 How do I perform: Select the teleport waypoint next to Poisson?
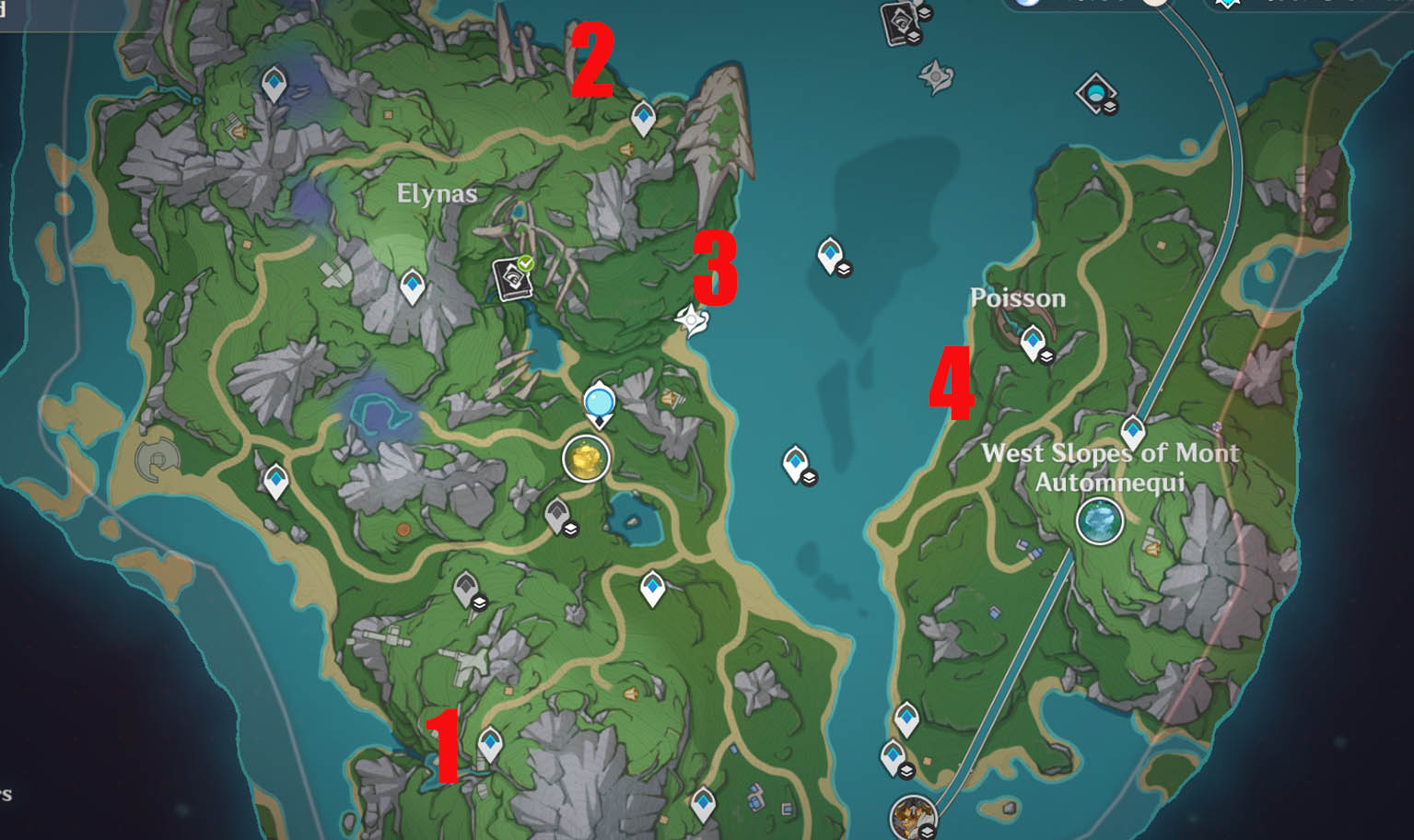[1034, 341]
